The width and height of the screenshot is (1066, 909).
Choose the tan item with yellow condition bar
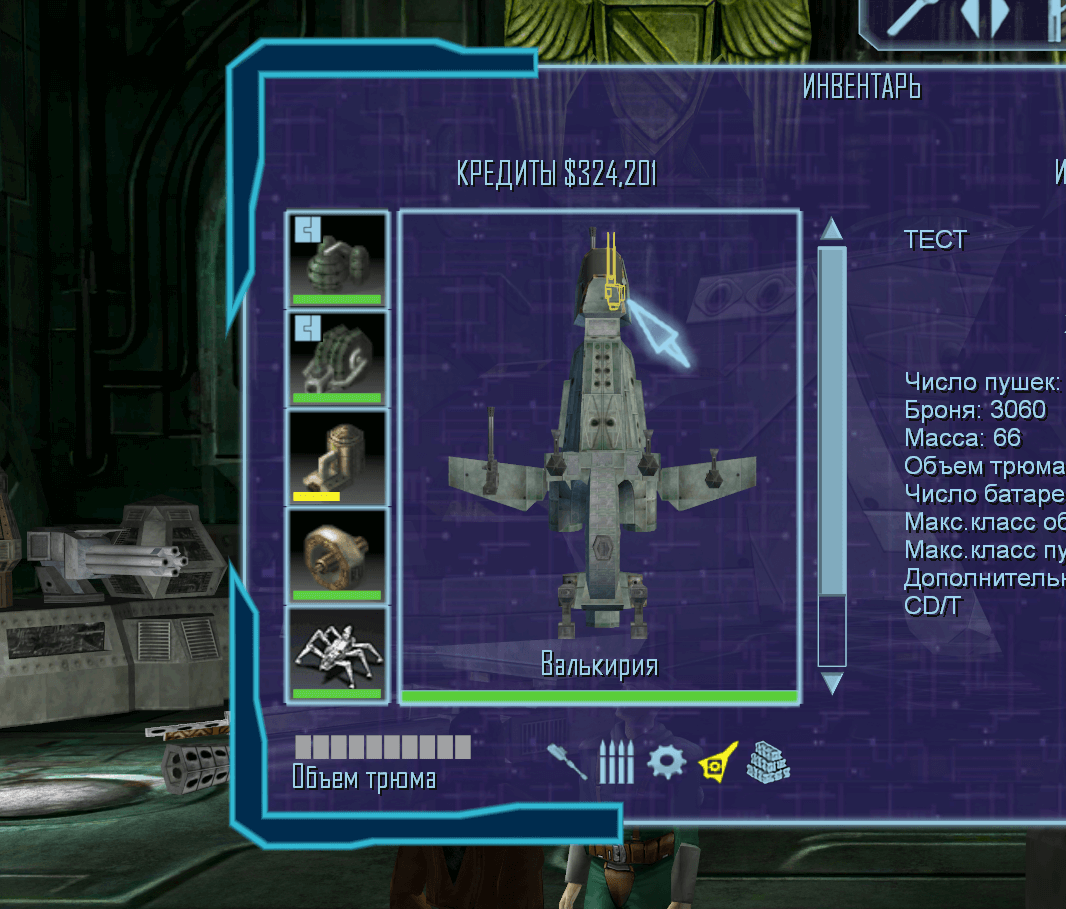337,456
